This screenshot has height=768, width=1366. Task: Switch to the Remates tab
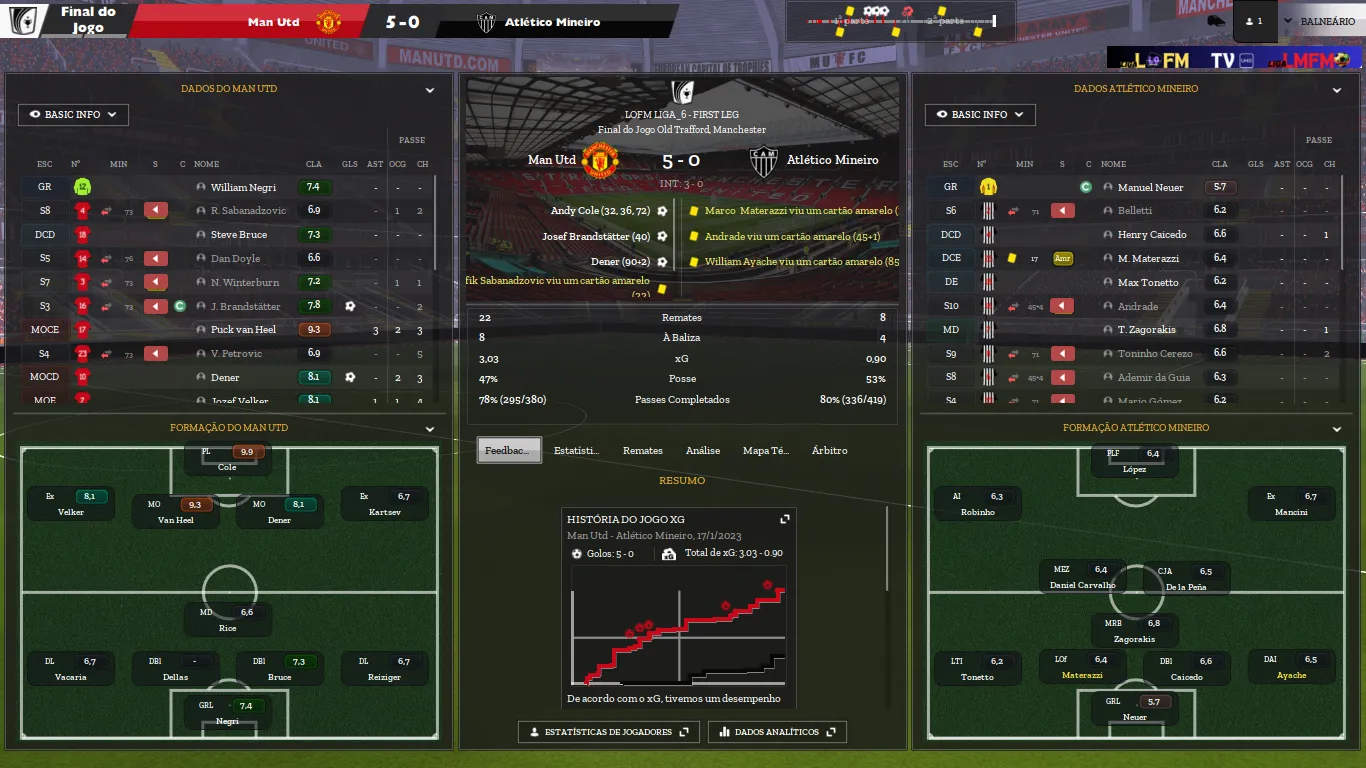click(642, 451)
